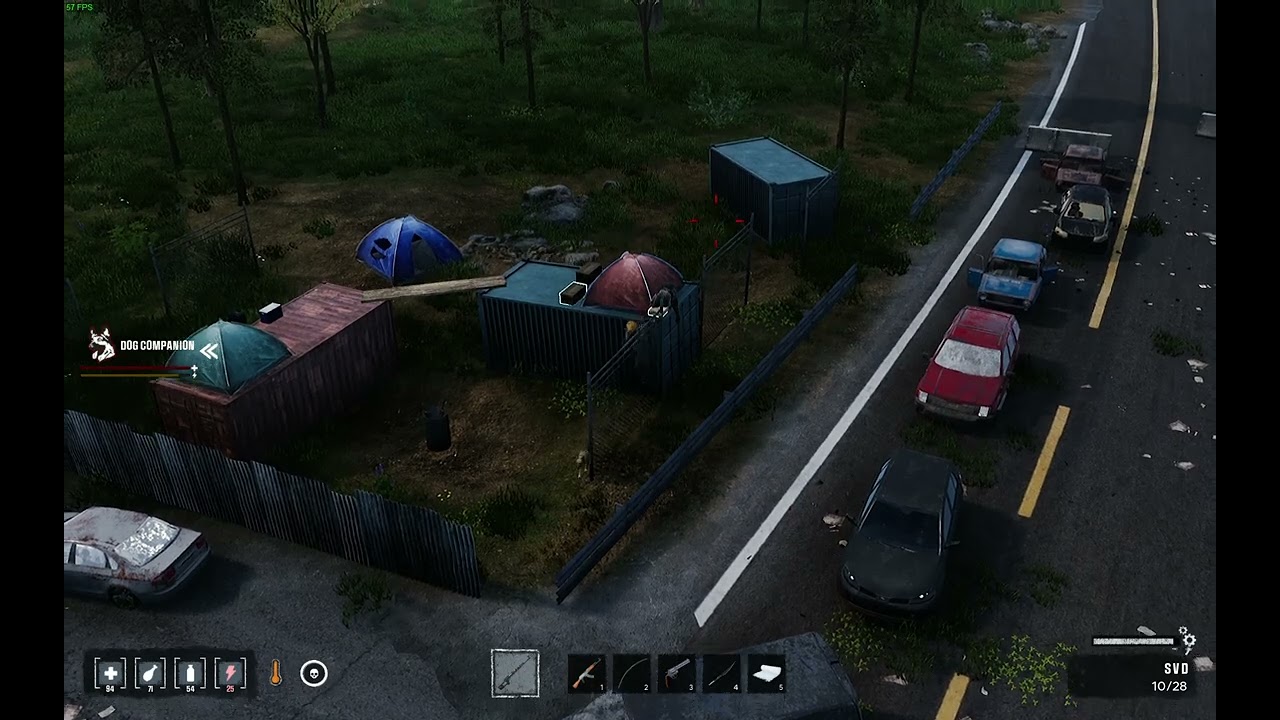This screenshot has width=1280, height=720.
Task: Choose the revolver hotbar slot
Action: click(677, 674)
